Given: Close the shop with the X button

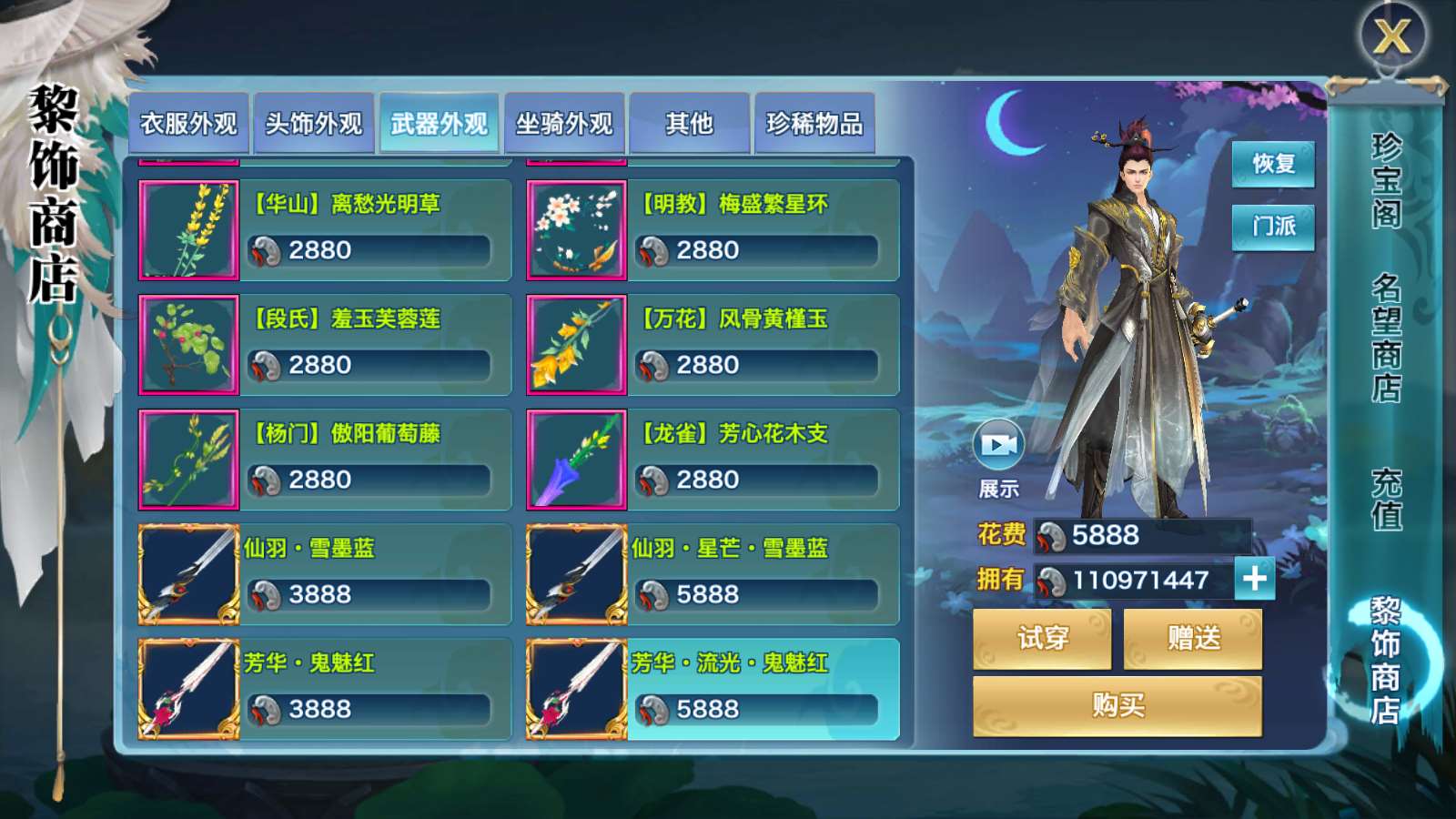Looking at the screenshot, I should (1392, 37).
